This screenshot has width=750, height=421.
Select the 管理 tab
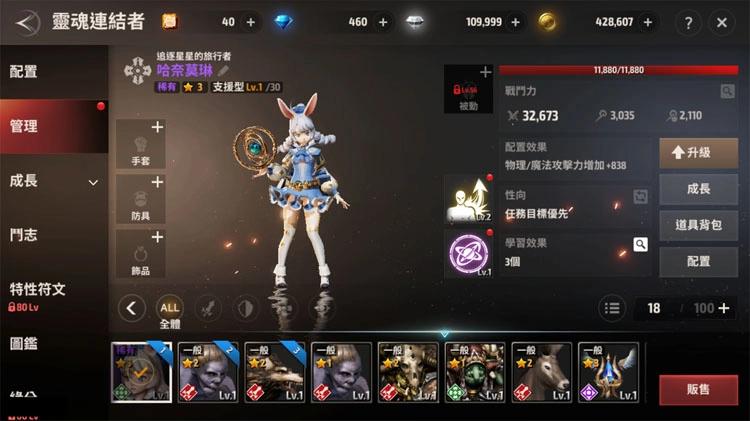(x=24, y=126)
